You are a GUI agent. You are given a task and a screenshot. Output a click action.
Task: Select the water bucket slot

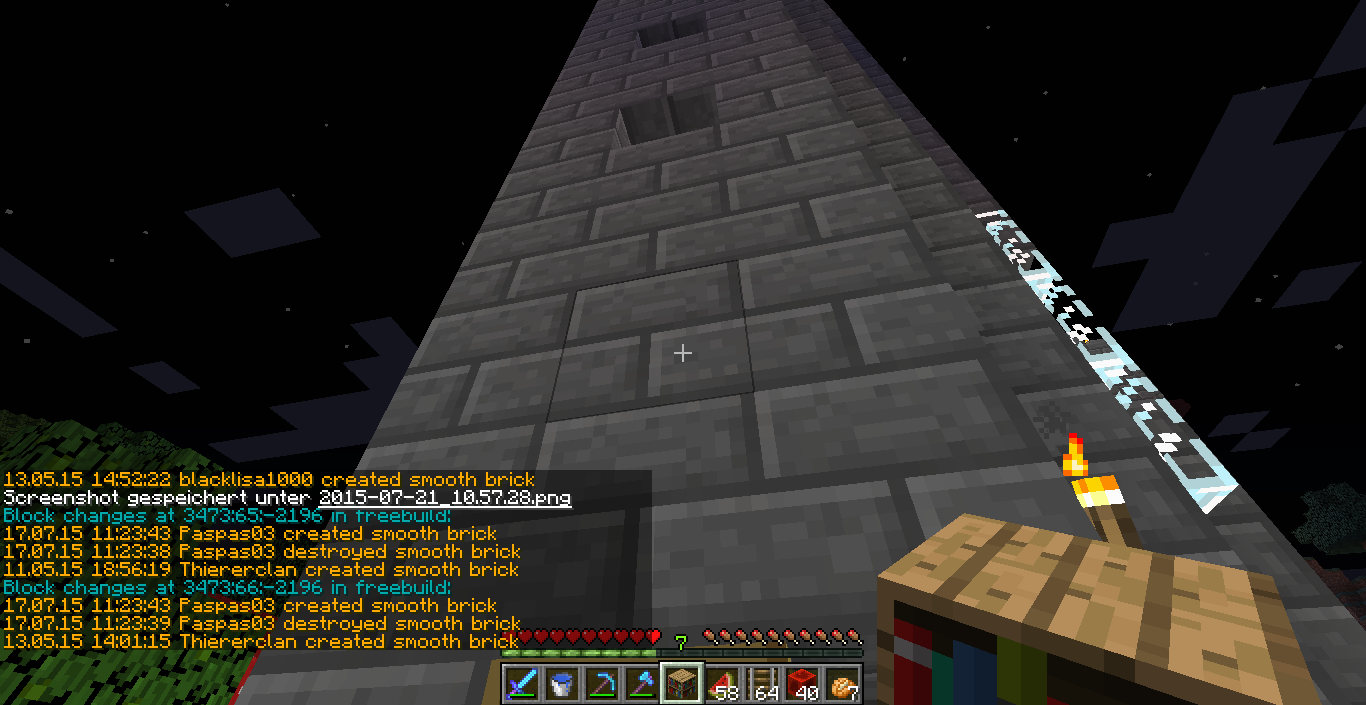pos(562,684)
